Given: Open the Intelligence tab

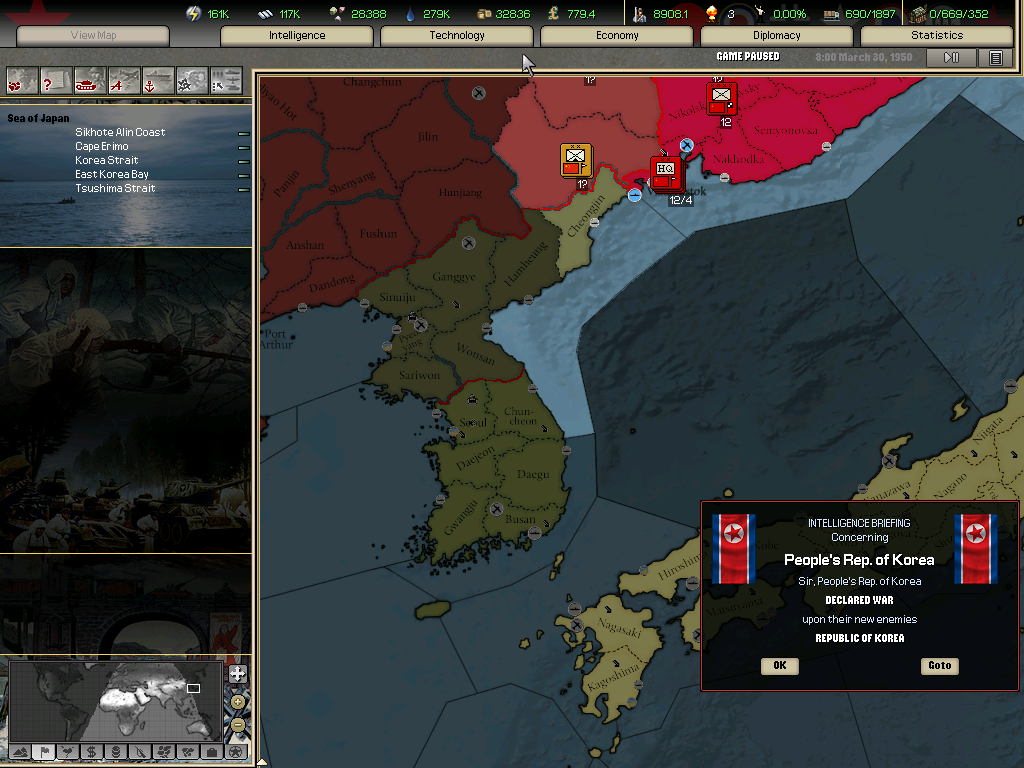Looking at the screenshot, I should pos(297,36).
